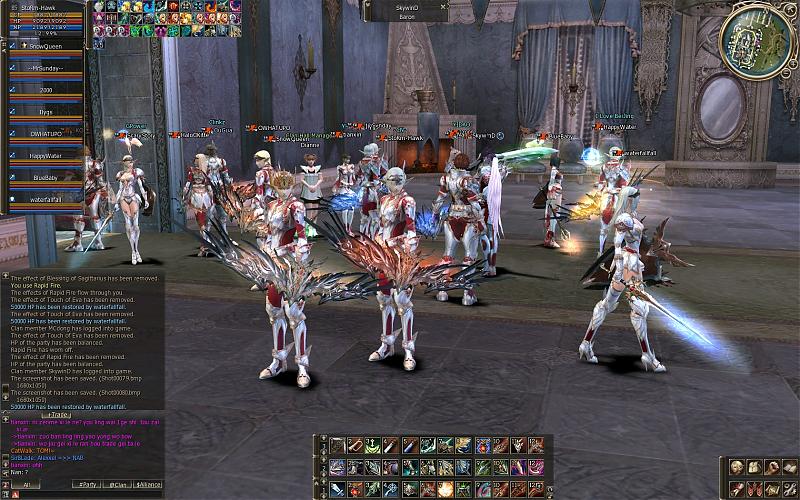Open the character face menu icon
Screen dimensions: 800x500
737,467
